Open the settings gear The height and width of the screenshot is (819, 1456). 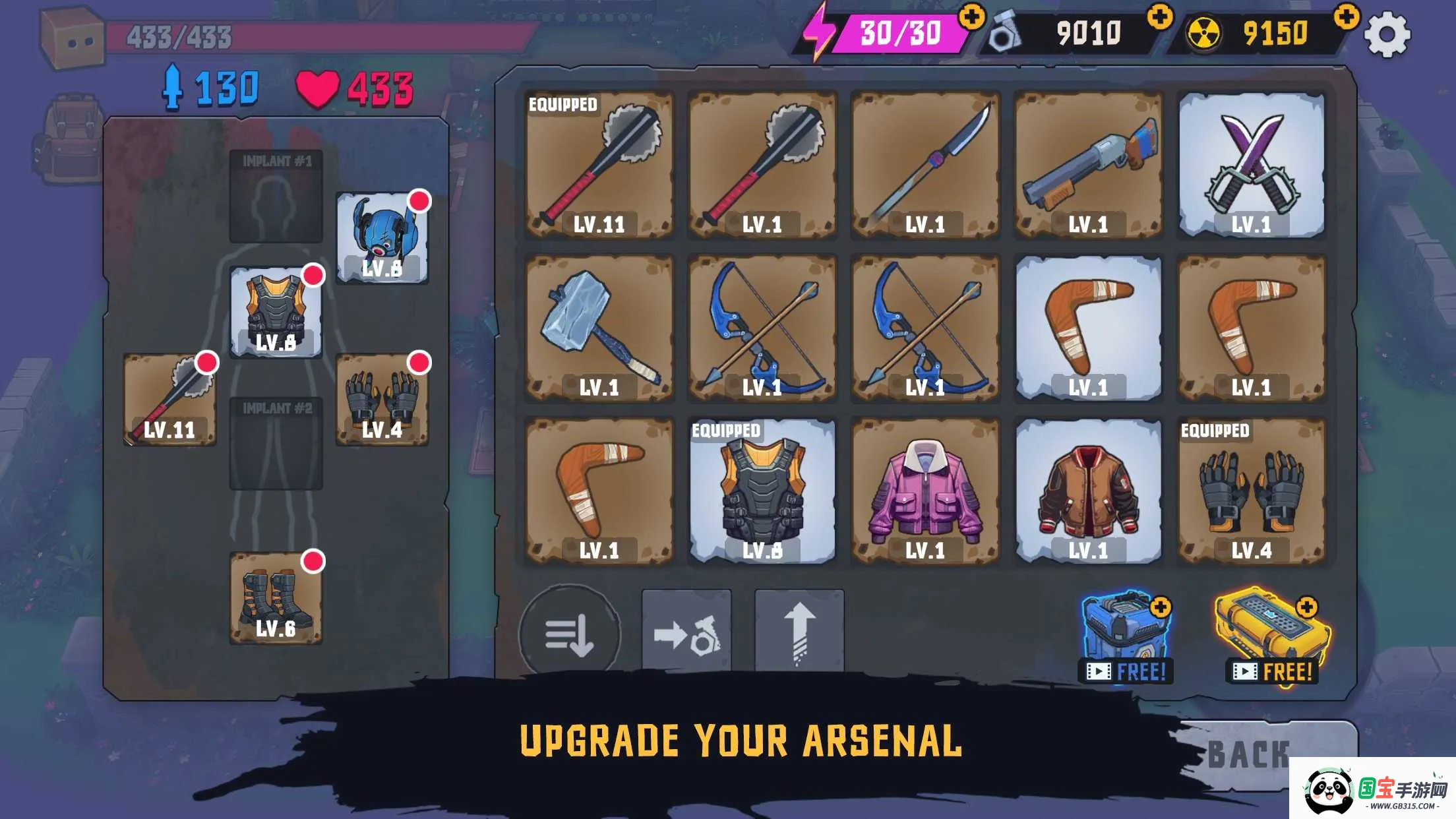pos(1386,34)
